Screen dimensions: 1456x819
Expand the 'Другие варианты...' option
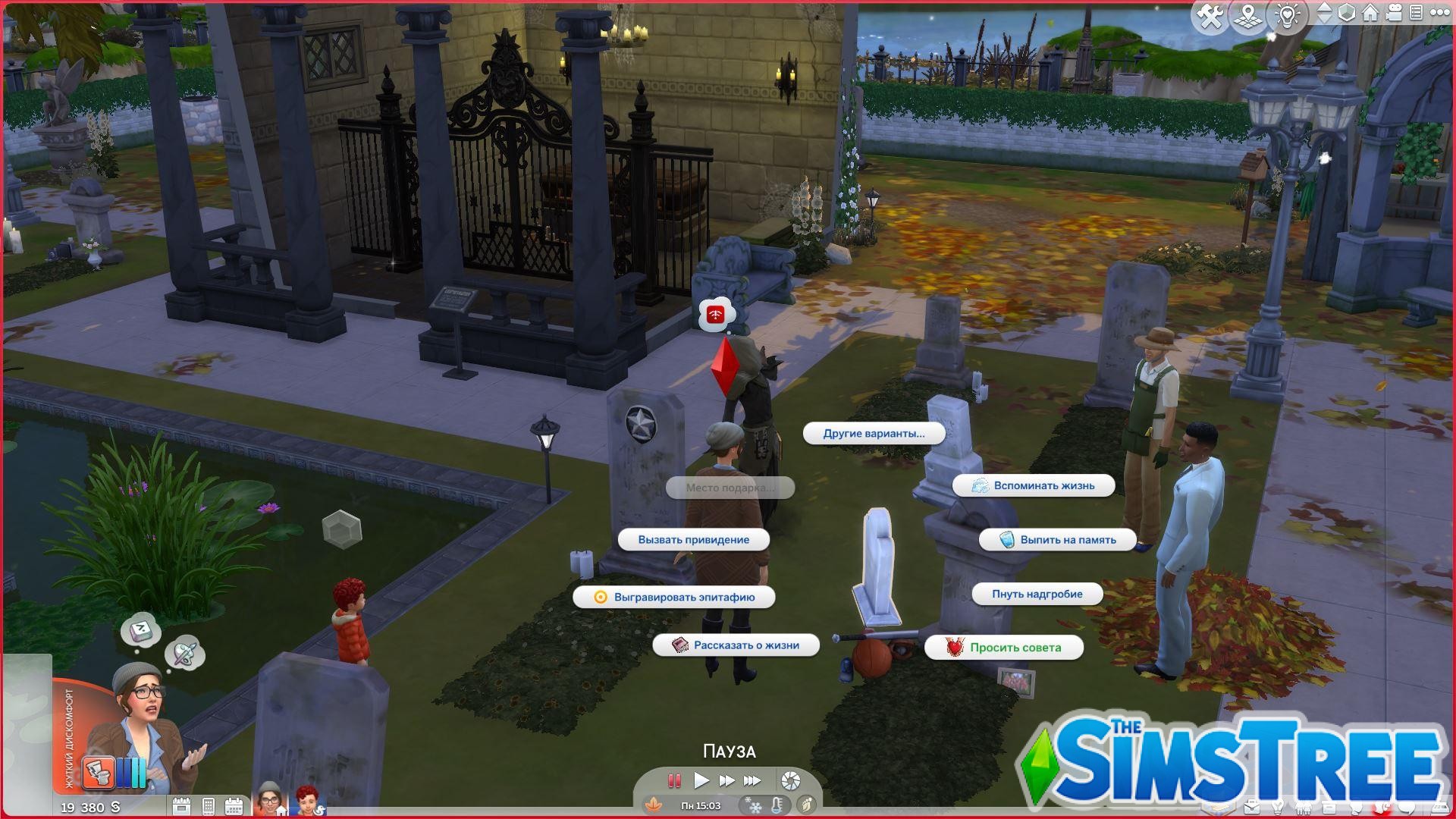pyautogui.click(x=874, y=434)
